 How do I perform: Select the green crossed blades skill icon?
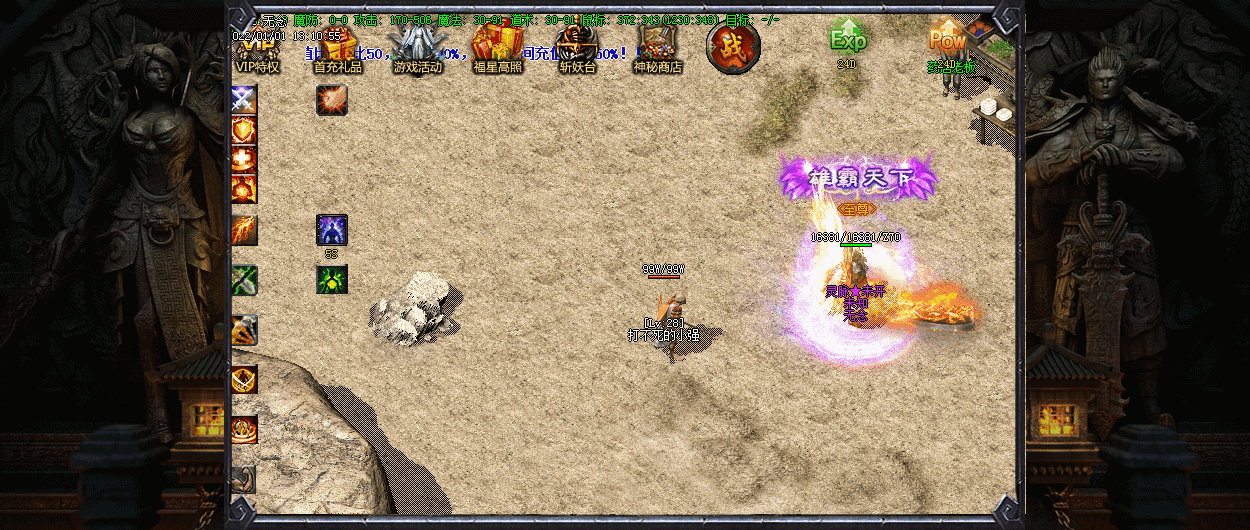pos(244,279)
